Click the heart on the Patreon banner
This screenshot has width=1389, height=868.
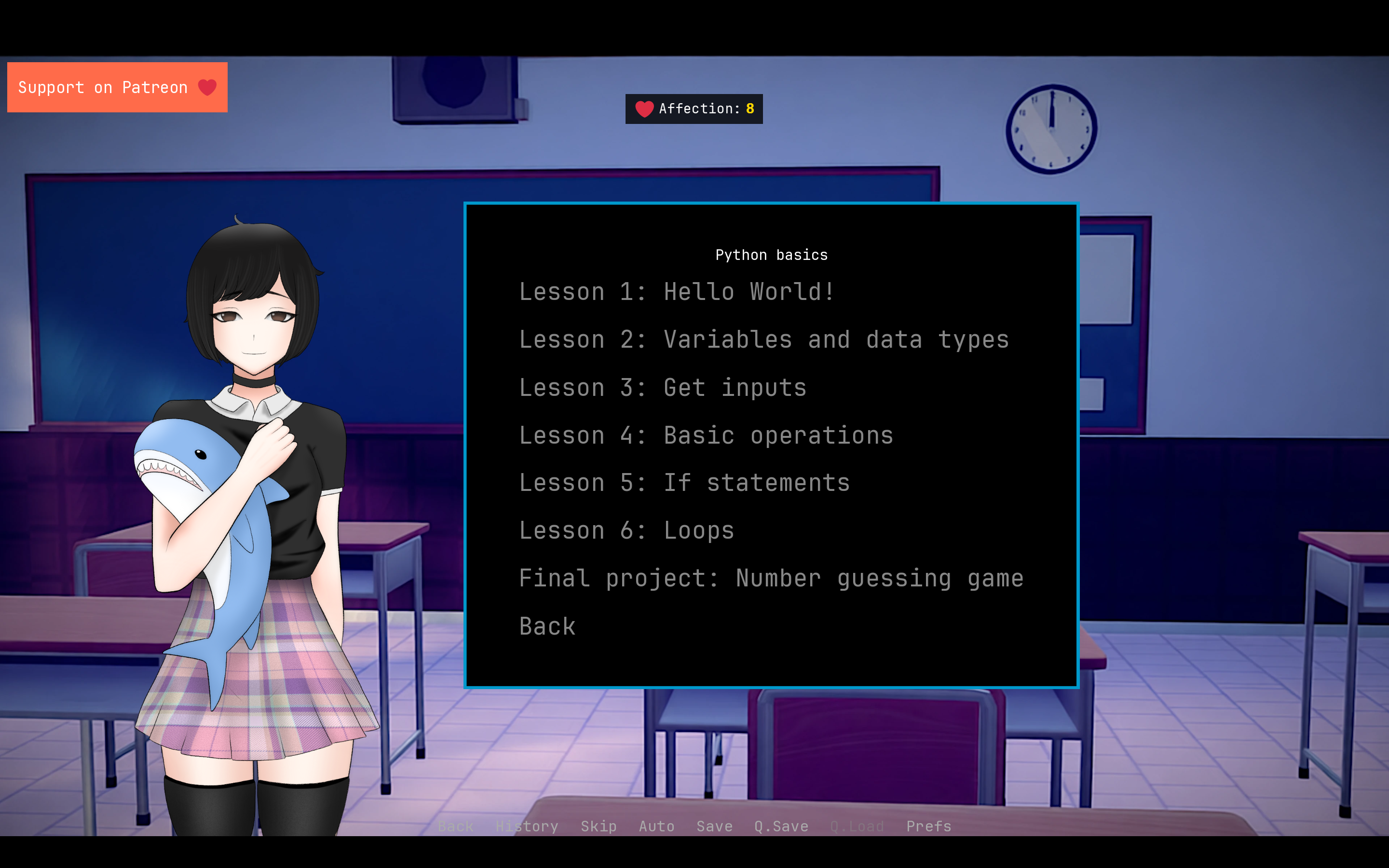[206, 87]
